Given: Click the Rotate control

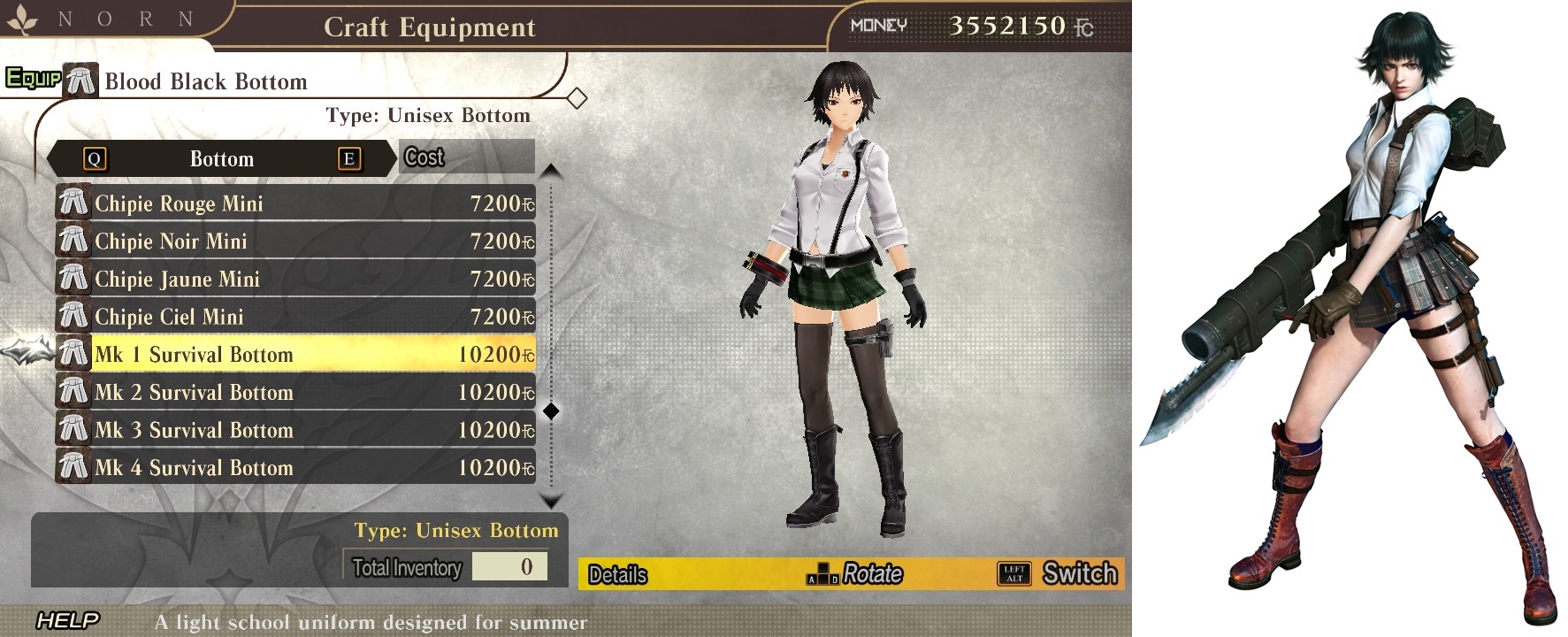Looking at the screenshot, I should [x=871, y=573].
